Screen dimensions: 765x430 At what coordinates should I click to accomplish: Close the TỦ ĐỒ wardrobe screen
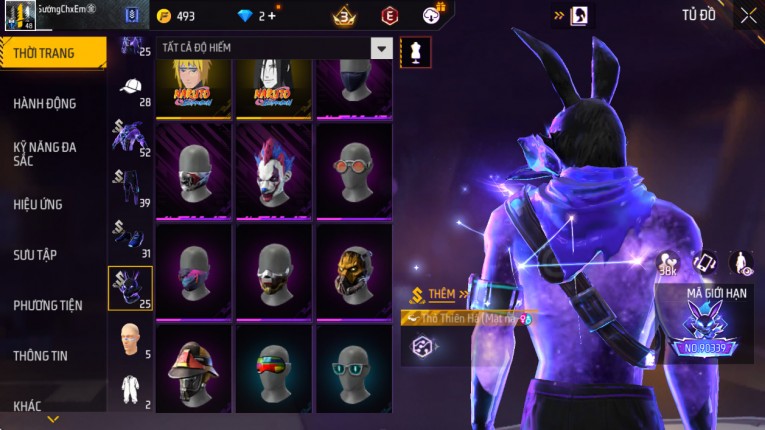pyautogui.click(x=748, y=15)
